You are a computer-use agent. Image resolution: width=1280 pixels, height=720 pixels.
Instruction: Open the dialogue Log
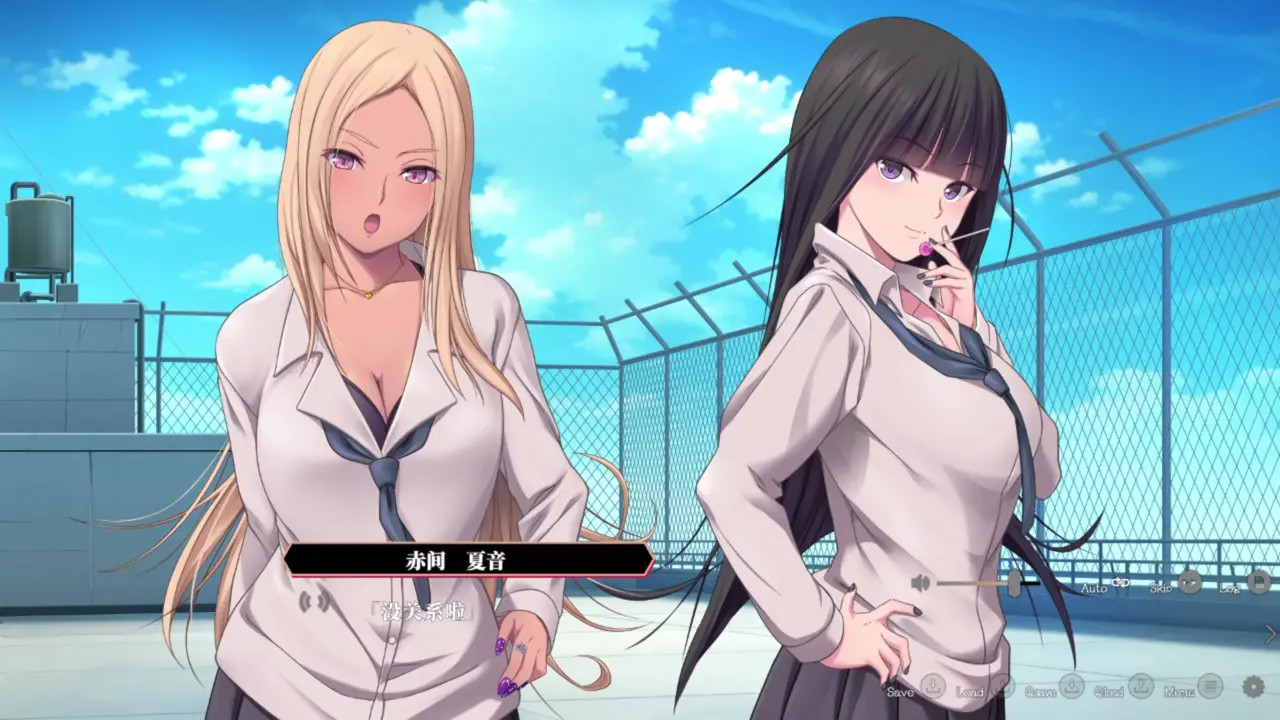1258,582
